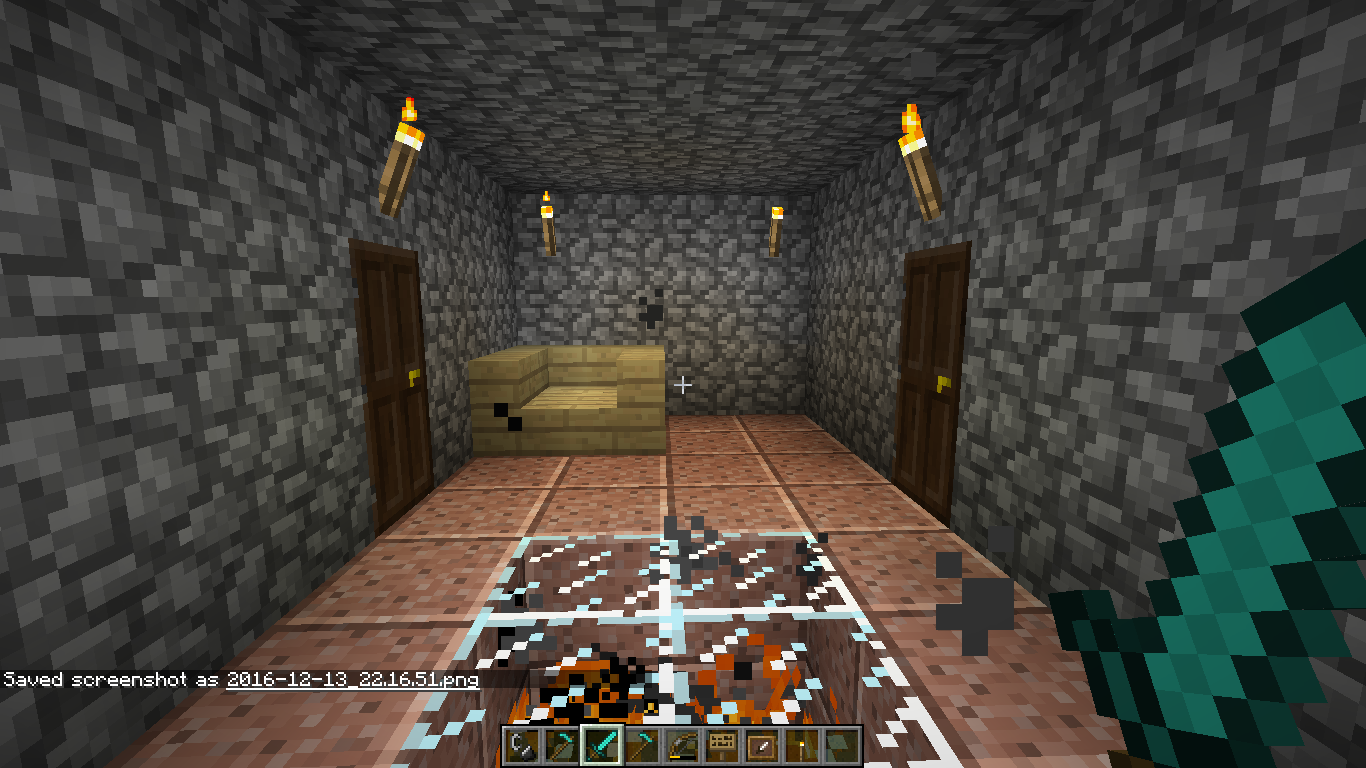Select the torch in the hotbar
This screenshot has height=768, width=1366.
801,746
